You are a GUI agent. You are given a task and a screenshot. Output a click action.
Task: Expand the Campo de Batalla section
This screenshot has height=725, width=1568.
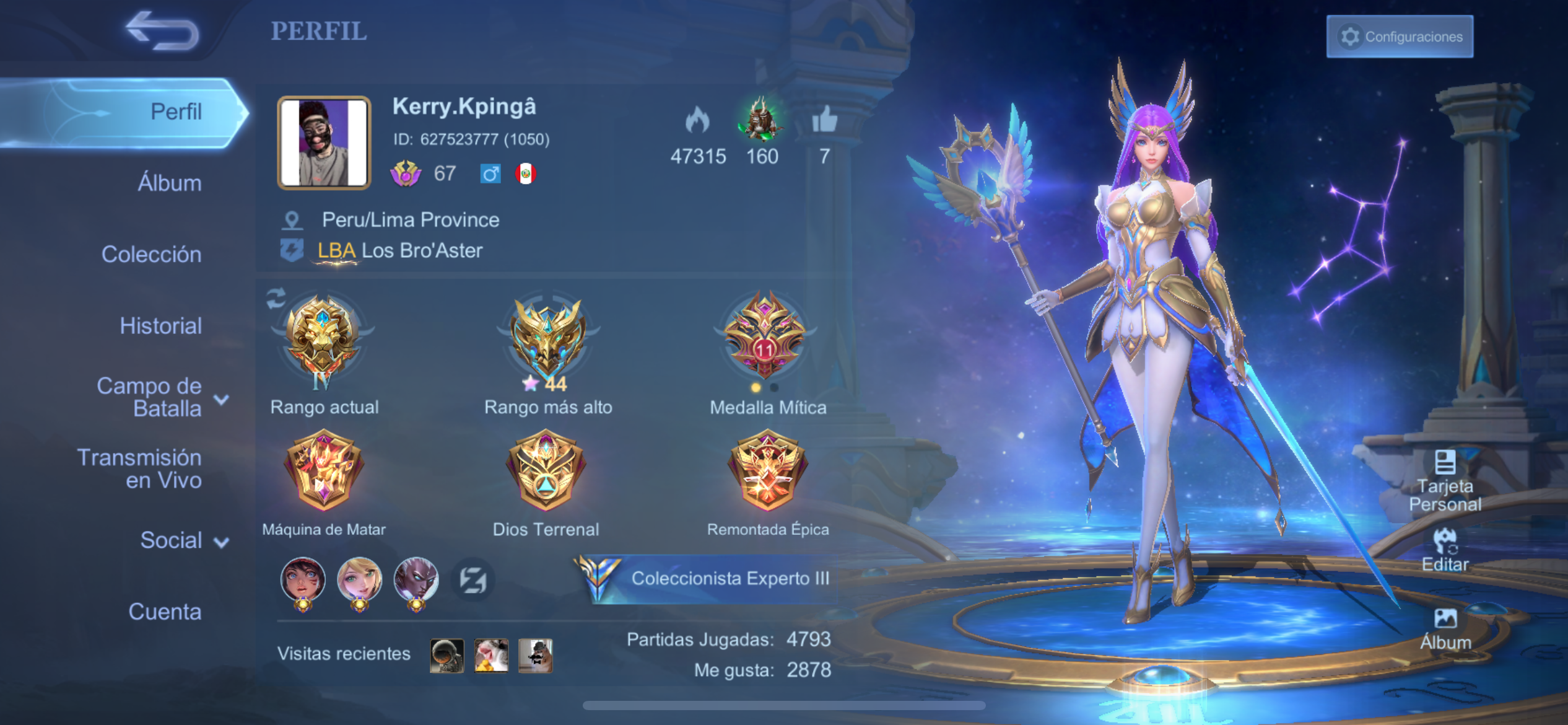[x=161, y=397]
